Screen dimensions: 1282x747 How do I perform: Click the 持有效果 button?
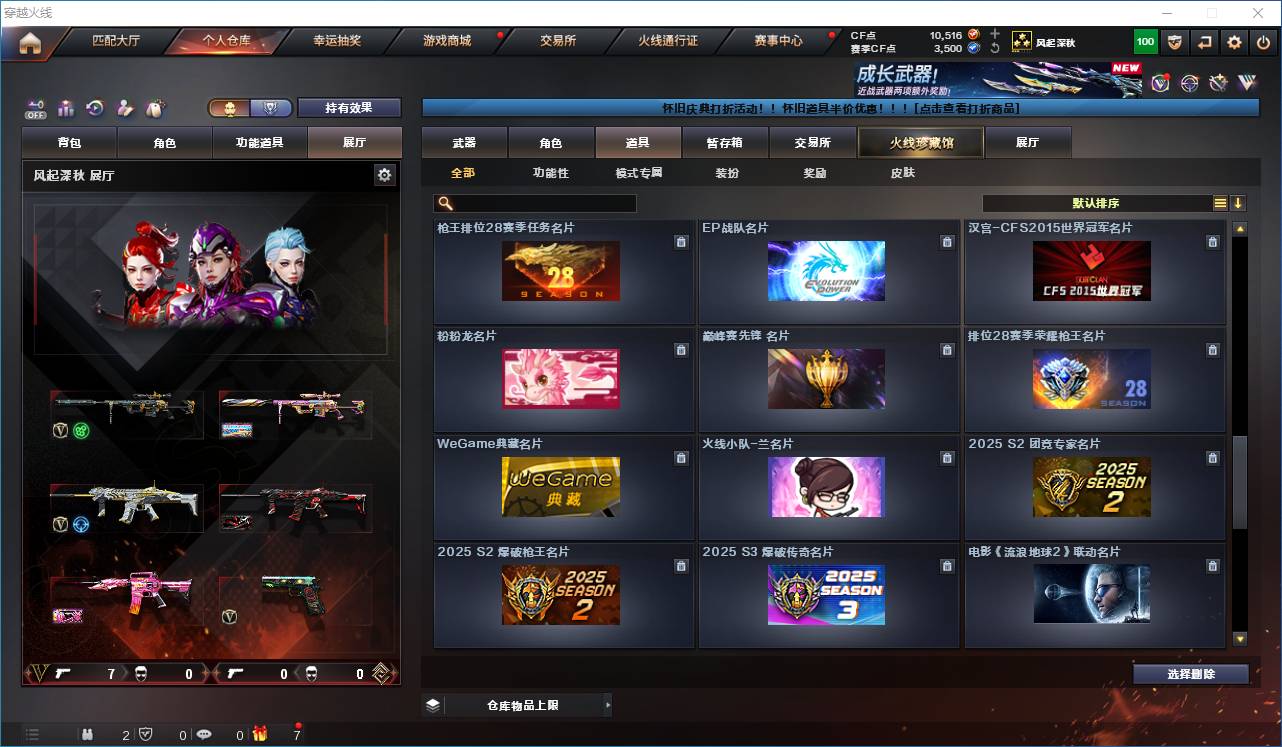pos(349,108)
